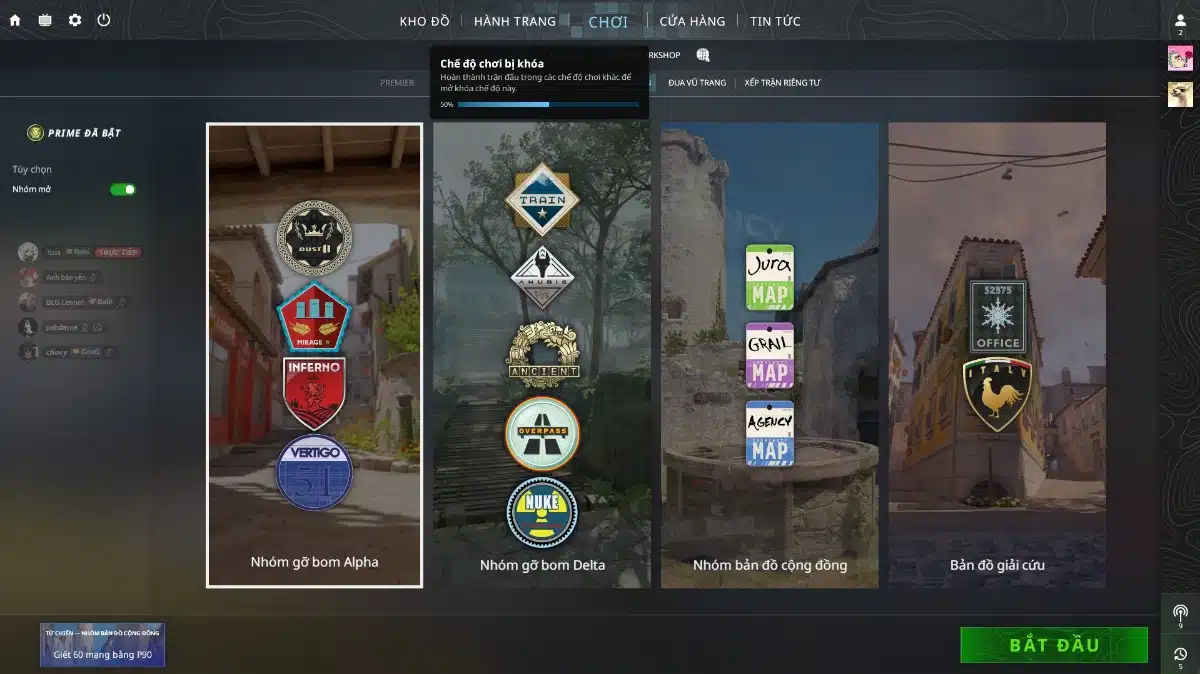Go to the HÀNH TRANG loadout menu

pos(515,21)
